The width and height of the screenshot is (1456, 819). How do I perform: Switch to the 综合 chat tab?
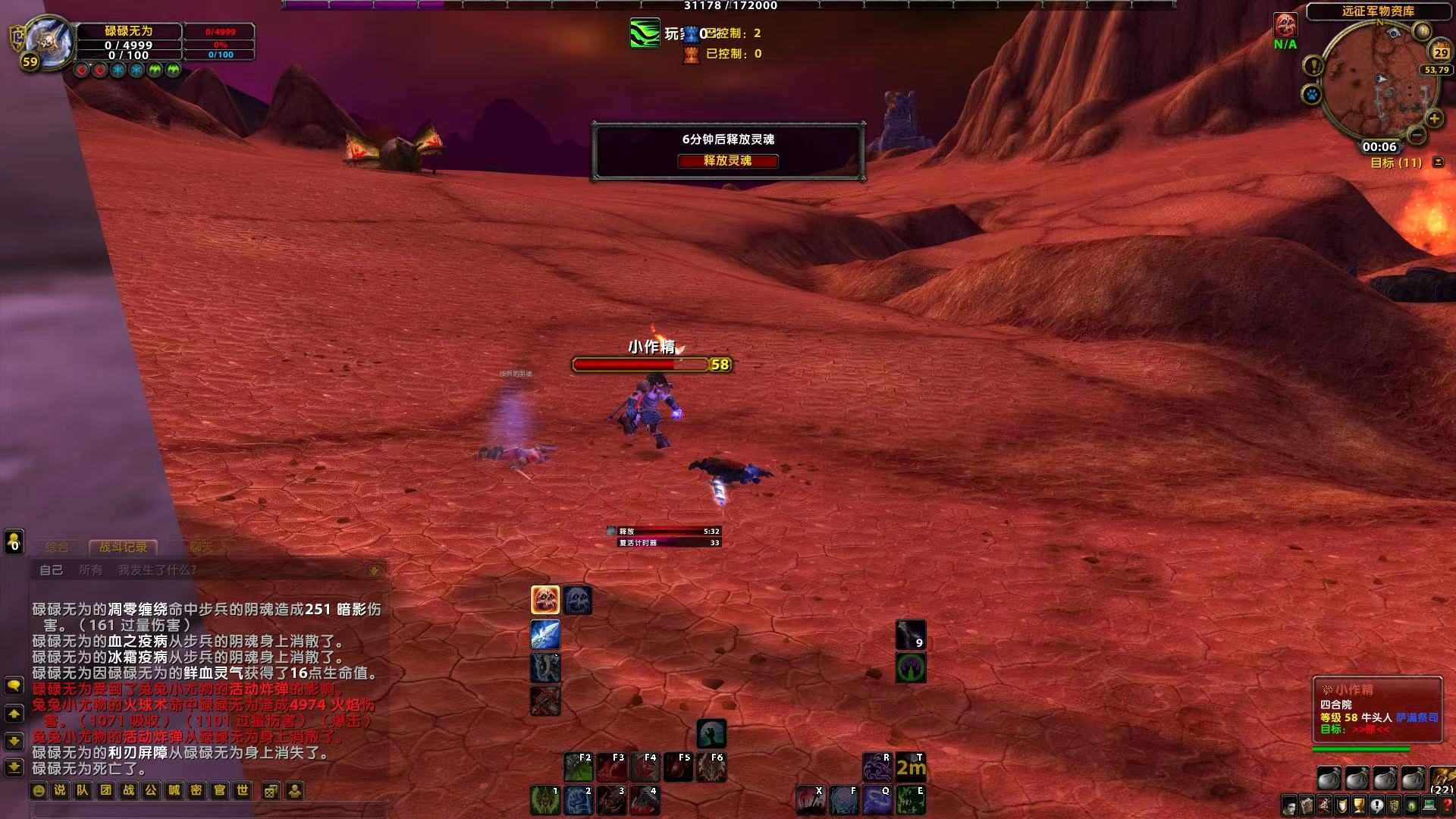57,547
